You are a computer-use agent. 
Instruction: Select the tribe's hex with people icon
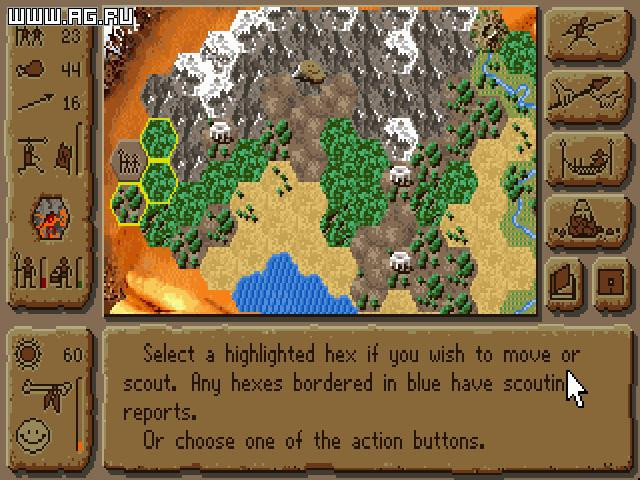click(127, 160)
